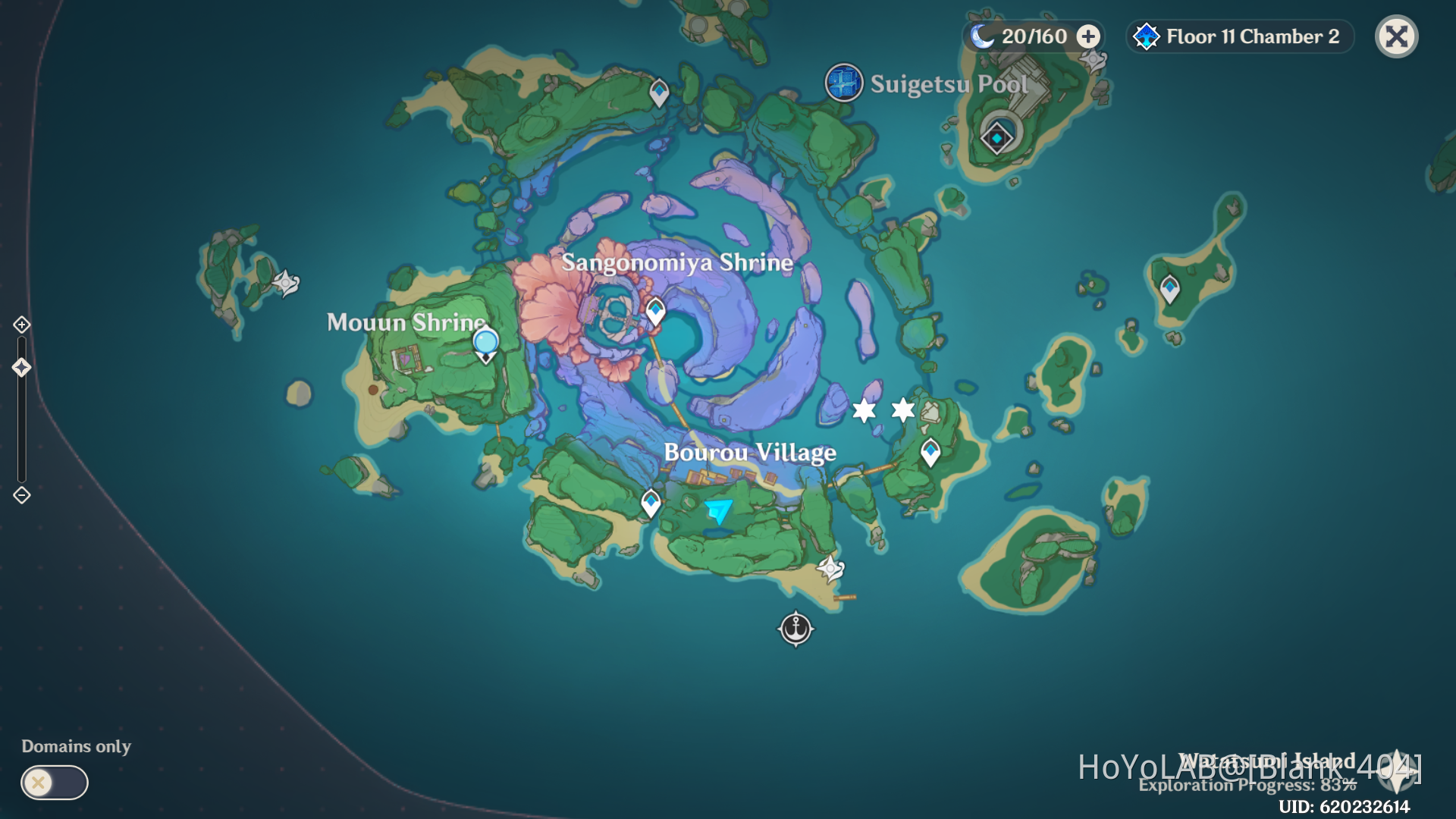
Task: Click the Original Resin crescent moon icon
Action: click(982, 35)
